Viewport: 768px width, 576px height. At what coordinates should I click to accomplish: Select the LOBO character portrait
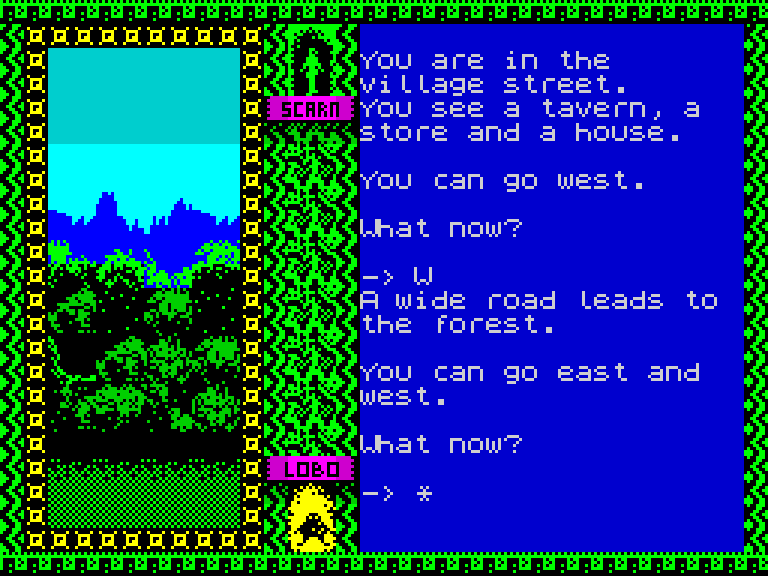click(x=312, y=517)
